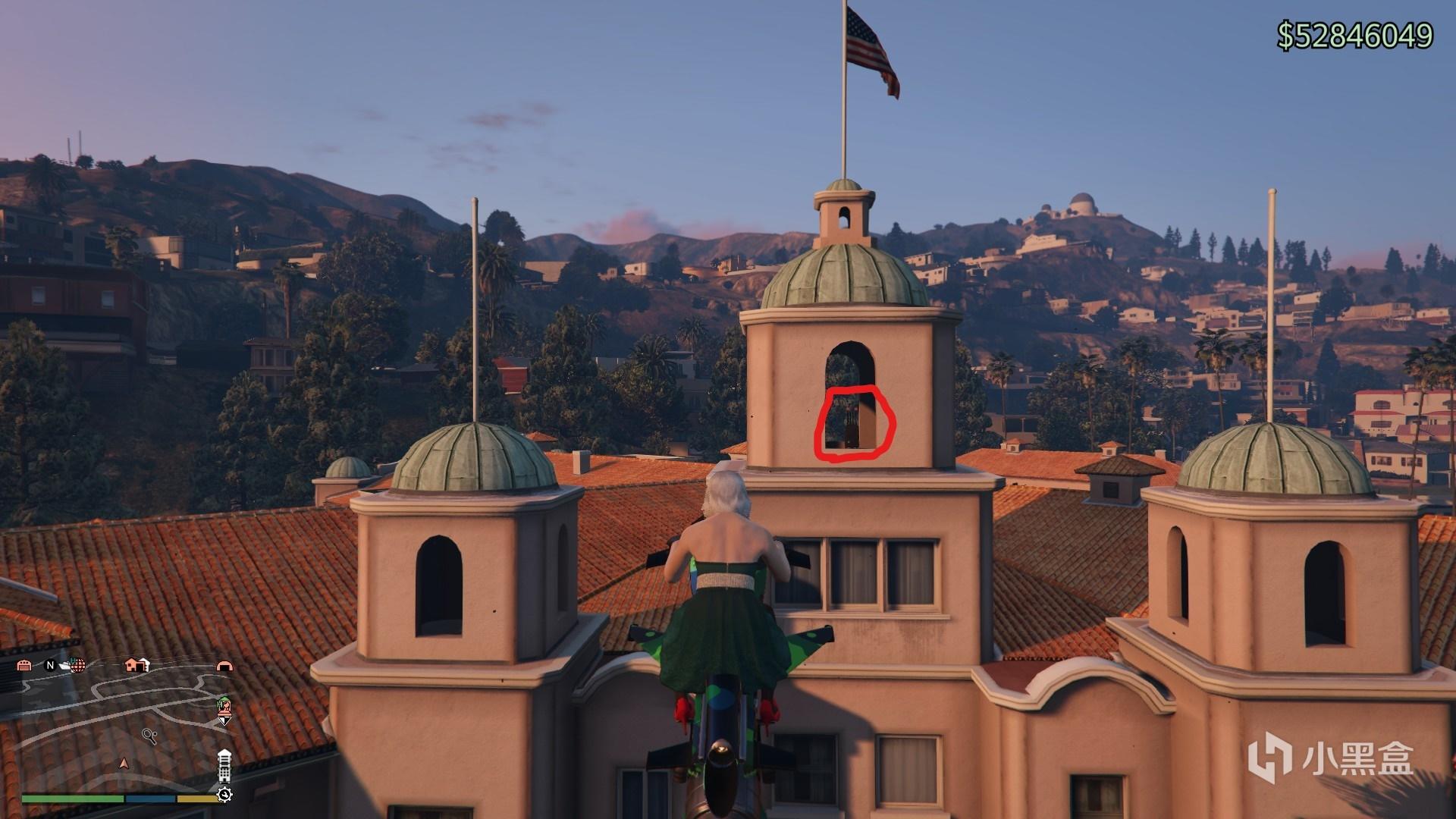Select the tennis racket blip

(149, 736)
